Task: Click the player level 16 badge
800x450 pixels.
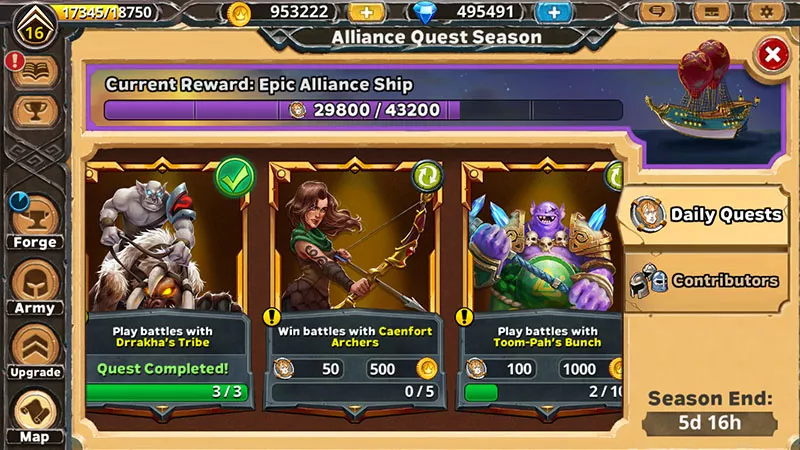Action: [x=33, y=26]
